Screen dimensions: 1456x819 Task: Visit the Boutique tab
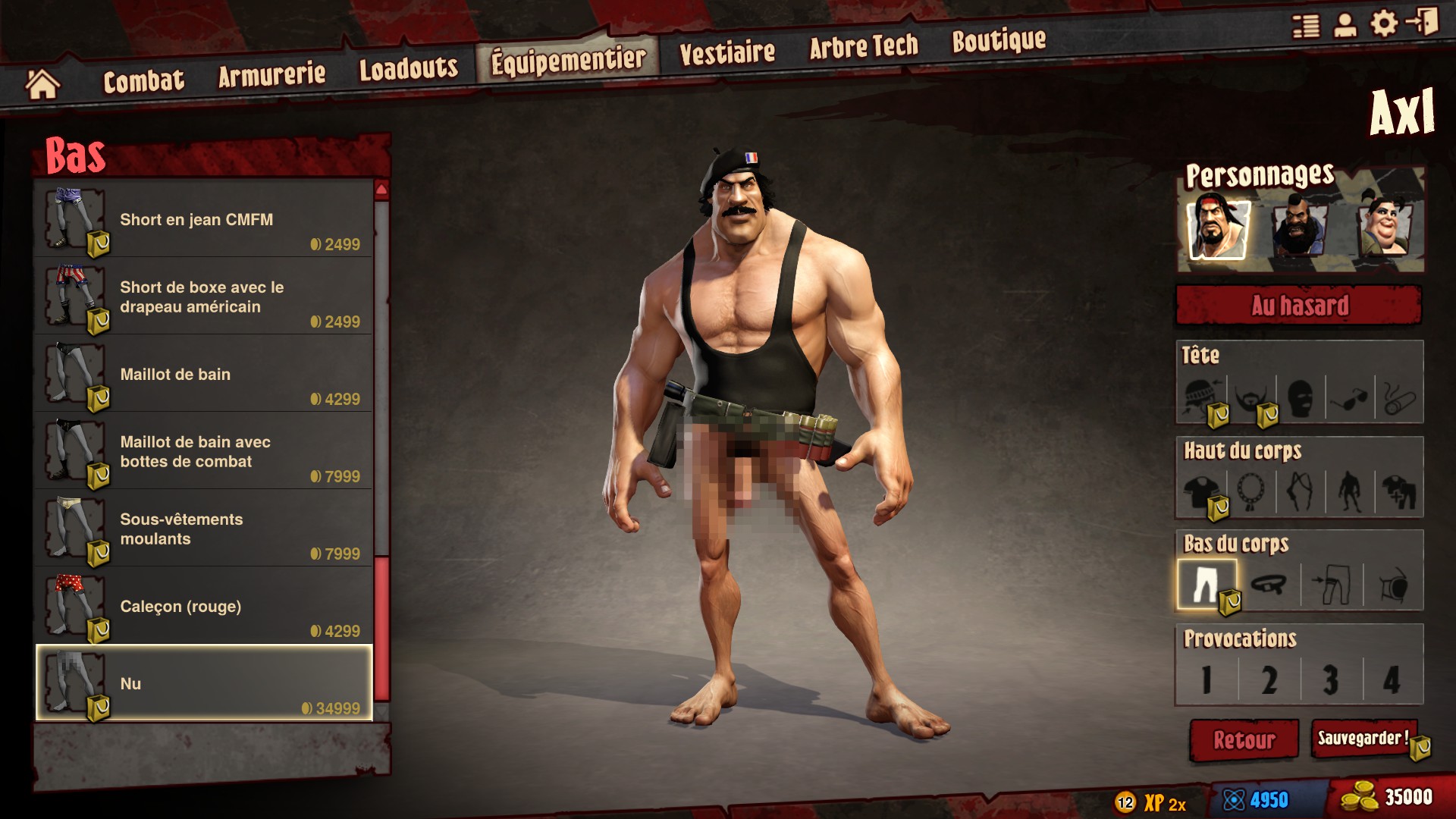pyautogui.click(x=999, y=41)
